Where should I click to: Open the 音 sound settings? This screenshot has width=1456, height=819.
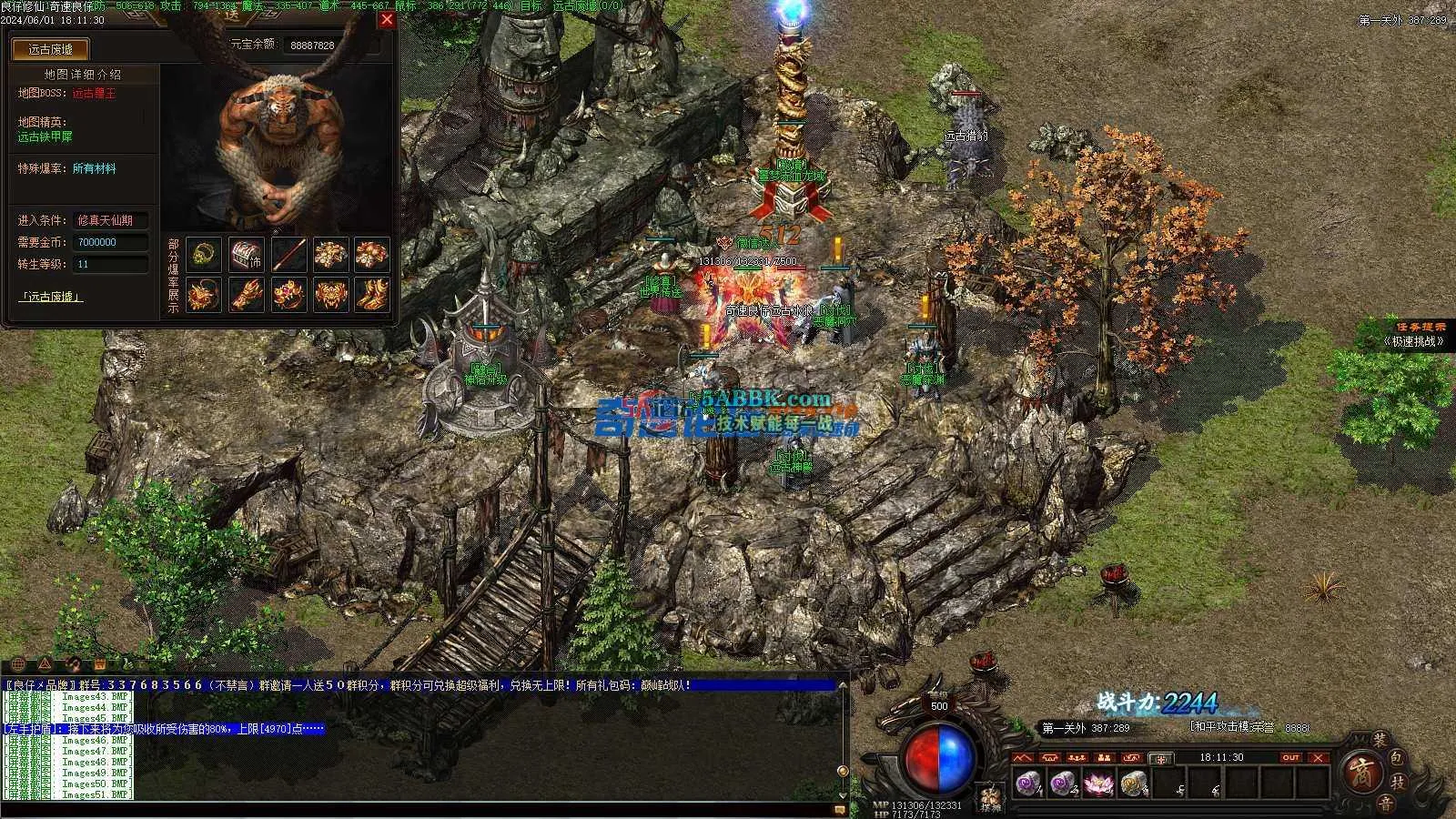coord(1385,803)
